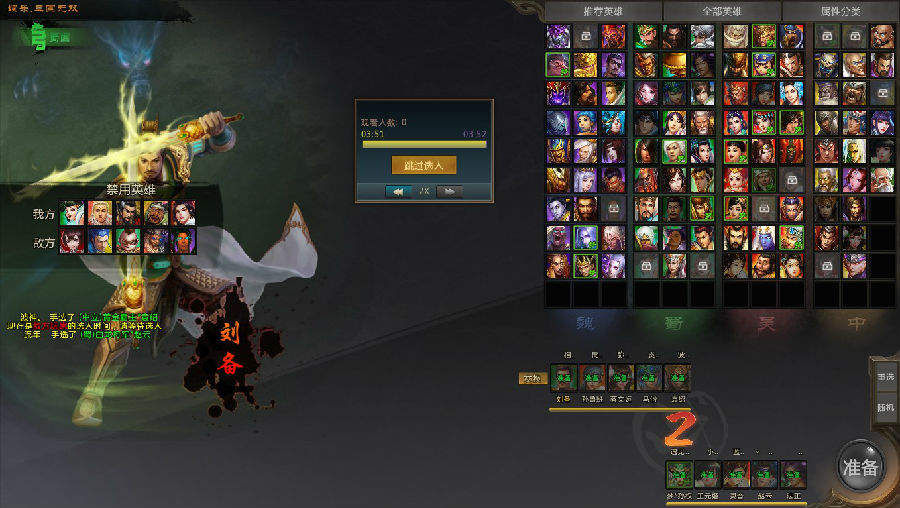
Task: Click the 重选 reselect button
Action: click(885, 376)
